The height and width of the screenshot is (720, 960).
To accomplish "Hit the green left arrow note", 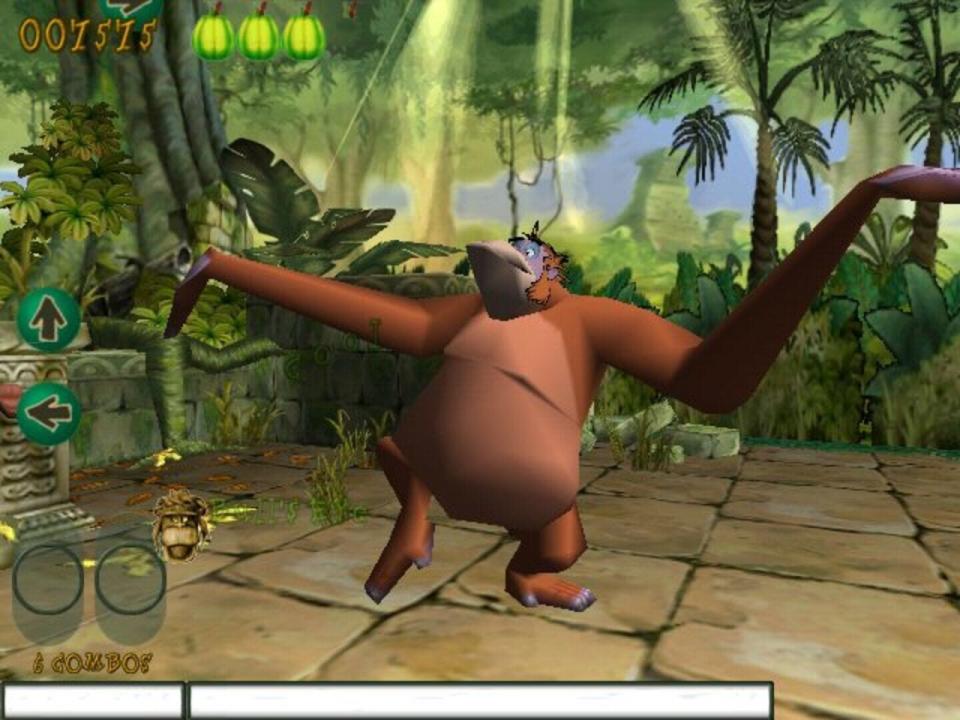I will (49, 412).
